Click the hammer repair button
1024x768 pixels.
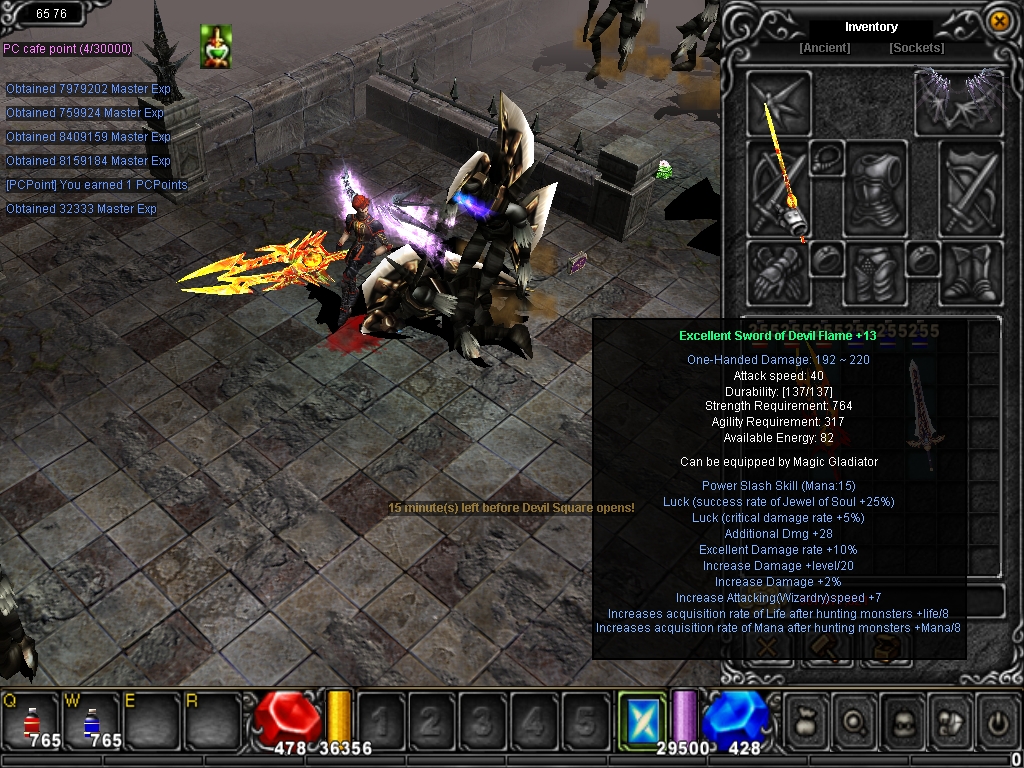(x=827, y=648)
